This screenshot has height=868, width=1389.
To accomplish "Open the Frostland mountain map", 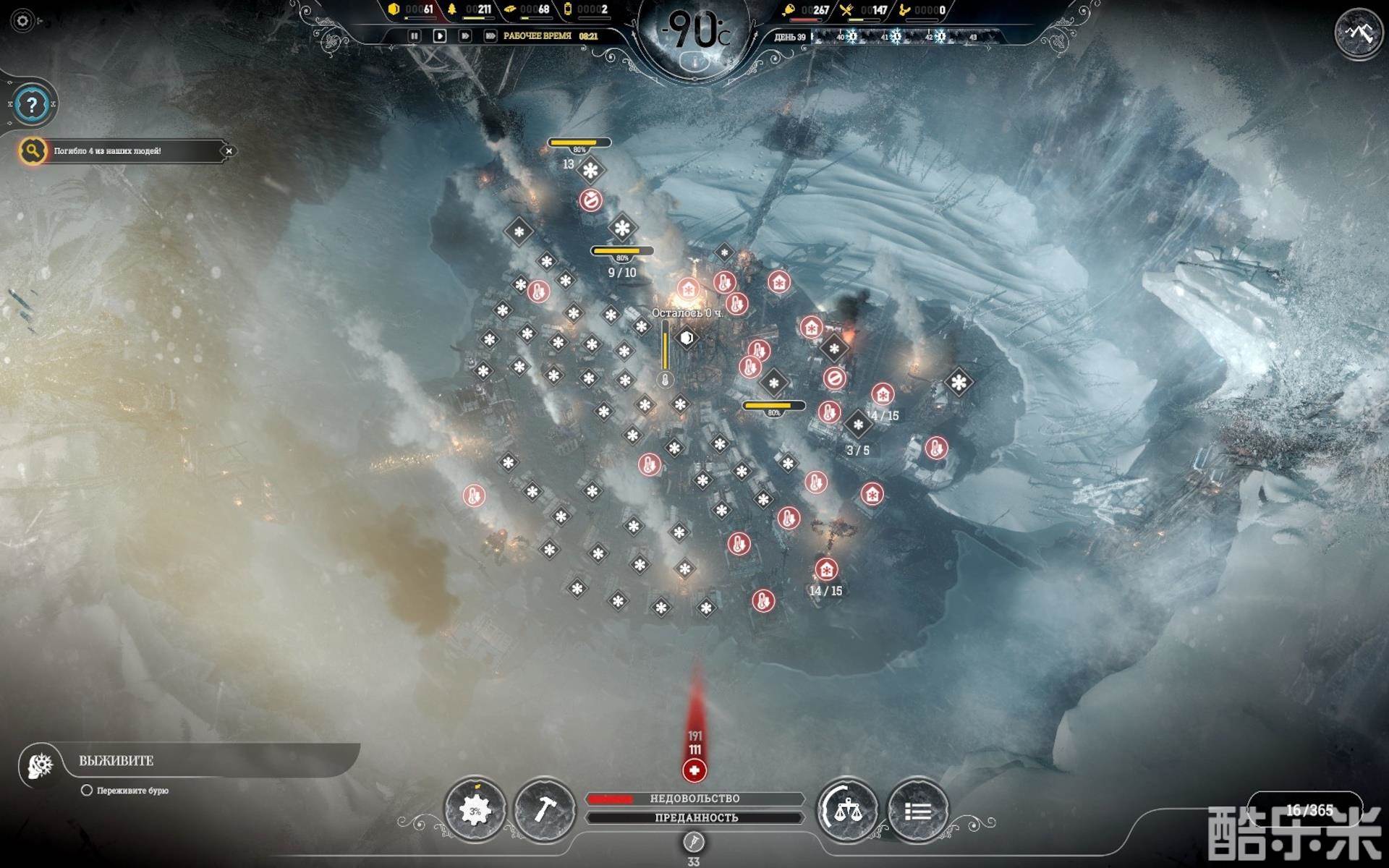I will point(1358,33).
